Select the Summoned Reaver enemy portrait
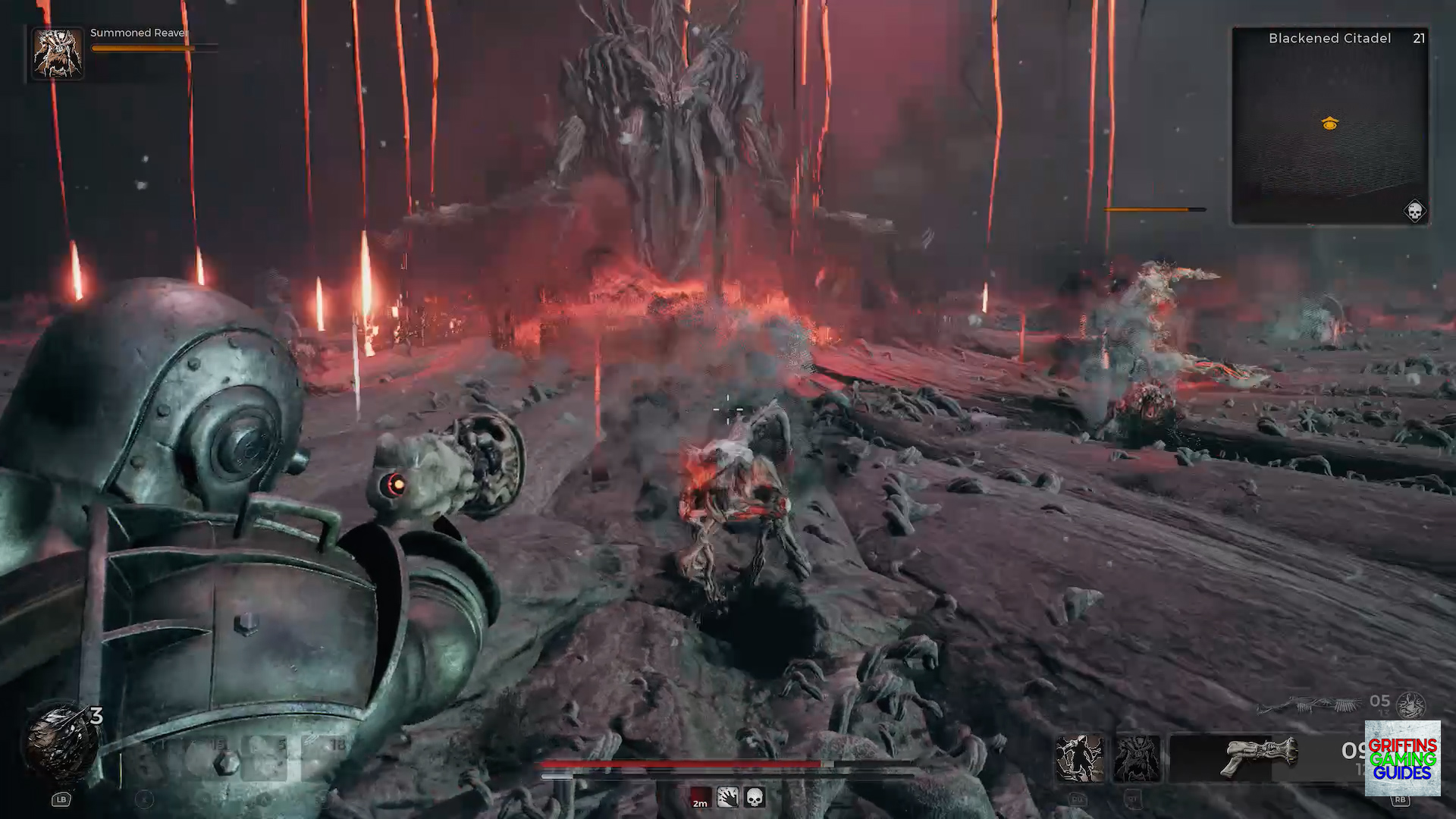Viewport: 1456px width, 819px height. 57,53
